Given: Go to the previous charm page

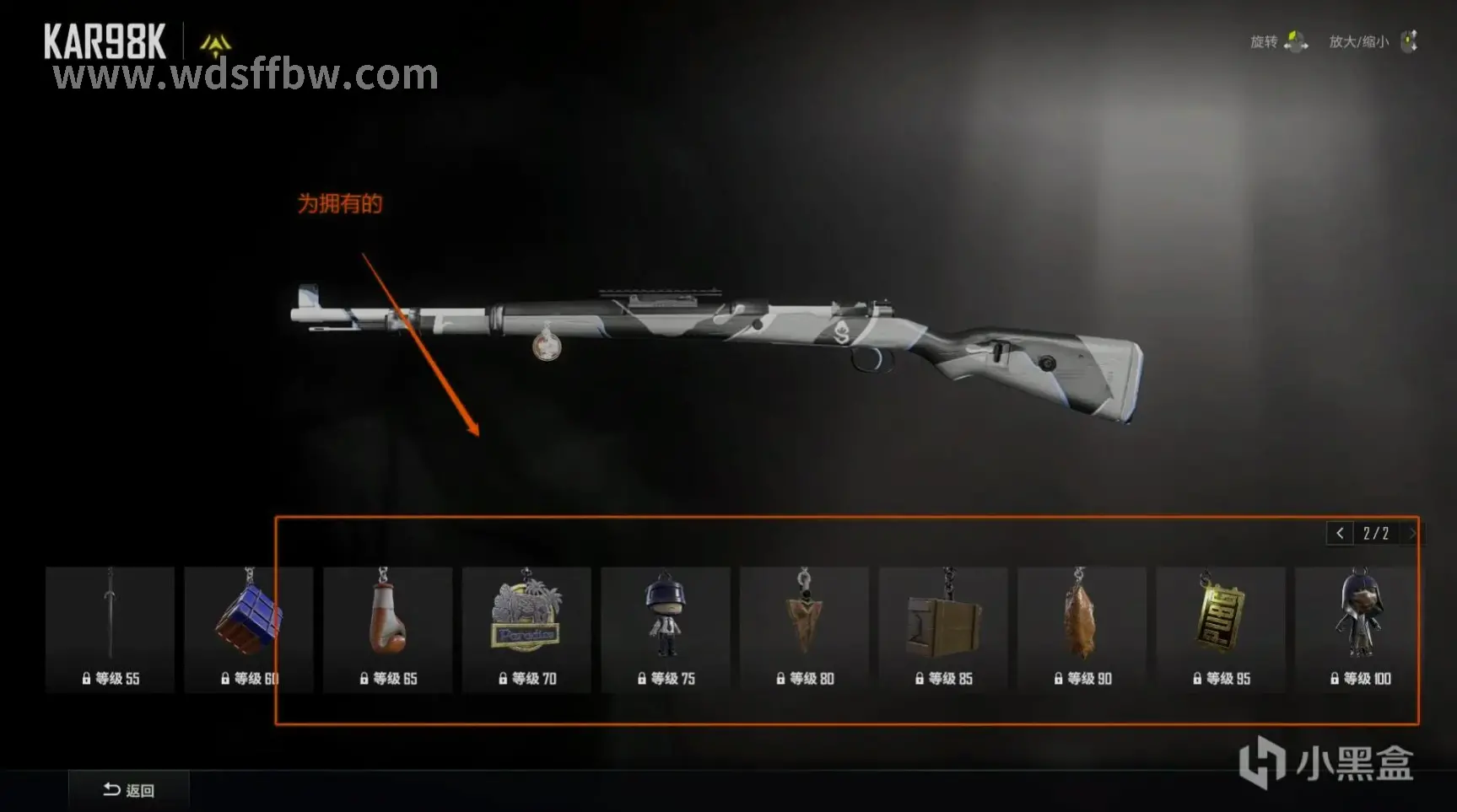Looking at the screenshot, I should pos(1340,533).
